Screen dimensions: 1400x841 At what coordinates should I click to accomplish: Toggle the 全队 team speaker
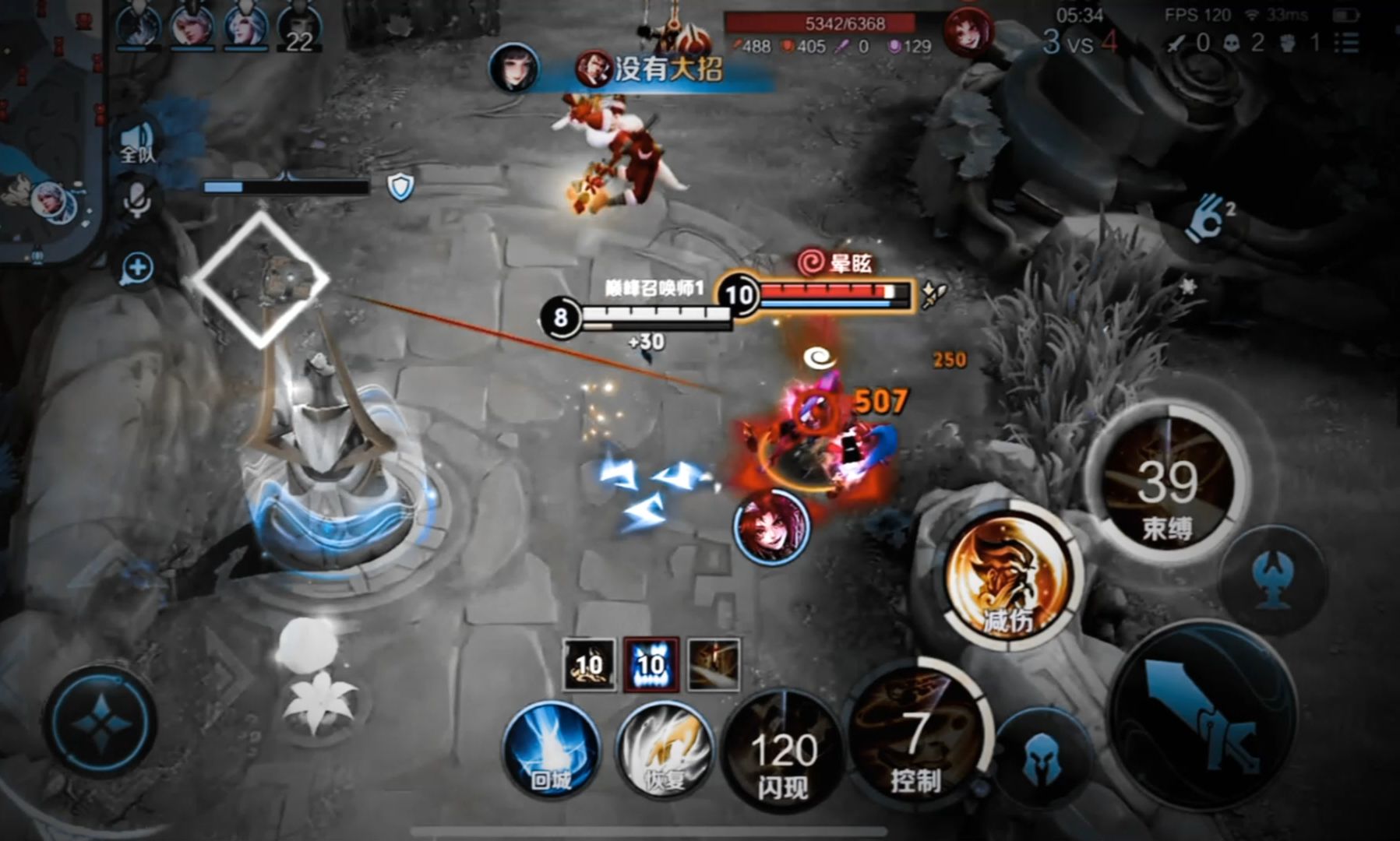[x=138, y=144]
